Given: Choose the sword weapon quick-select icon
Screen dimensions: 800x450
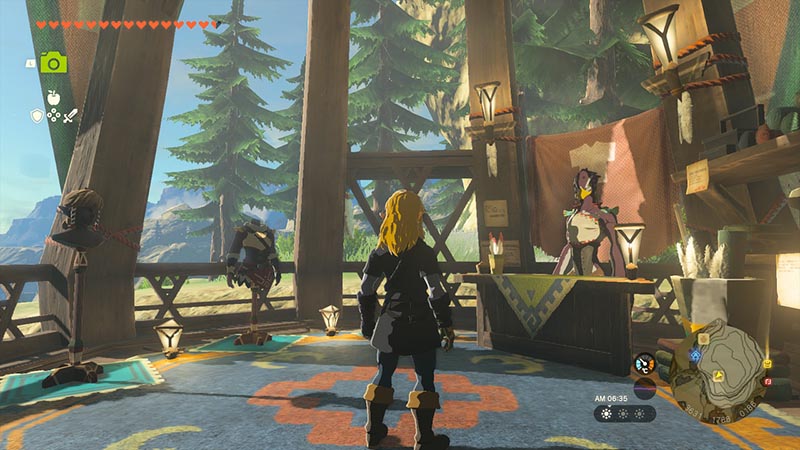Looking at the screenshot, I should (71, 115).
